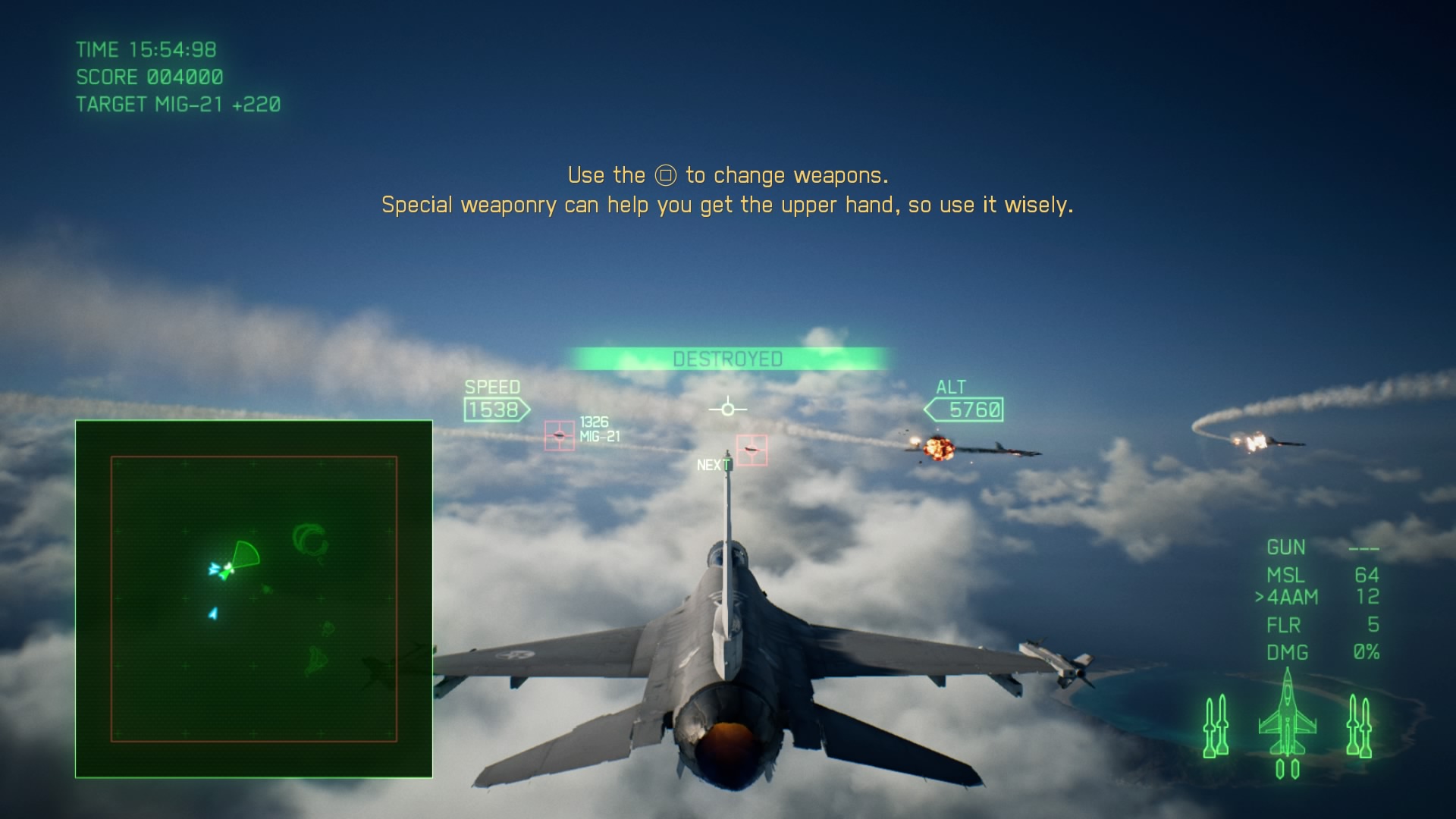Screen dimensions: 1456x819
Task: Click the weapons tutorial message text
Action: point(727,189)
